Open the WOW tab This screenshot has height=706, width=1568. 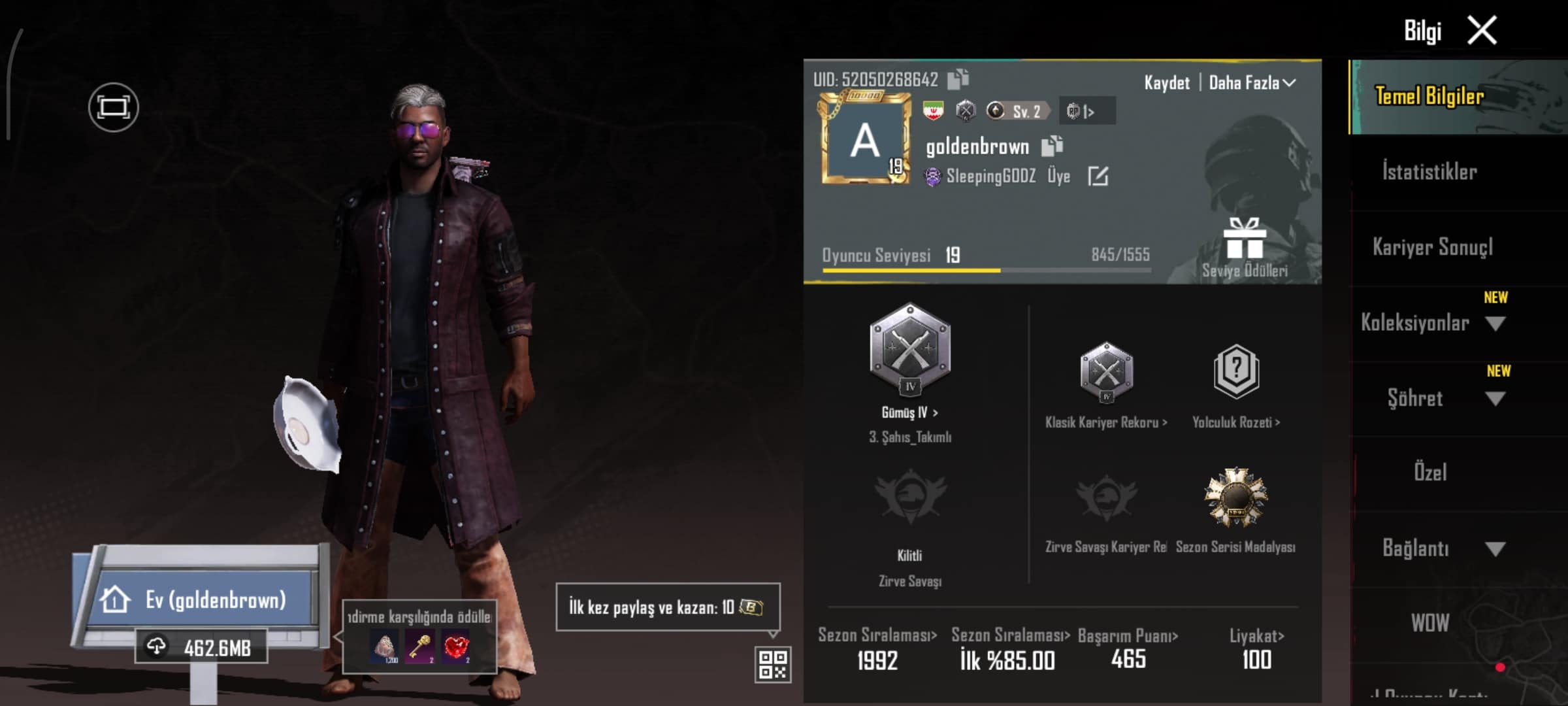1429,623
